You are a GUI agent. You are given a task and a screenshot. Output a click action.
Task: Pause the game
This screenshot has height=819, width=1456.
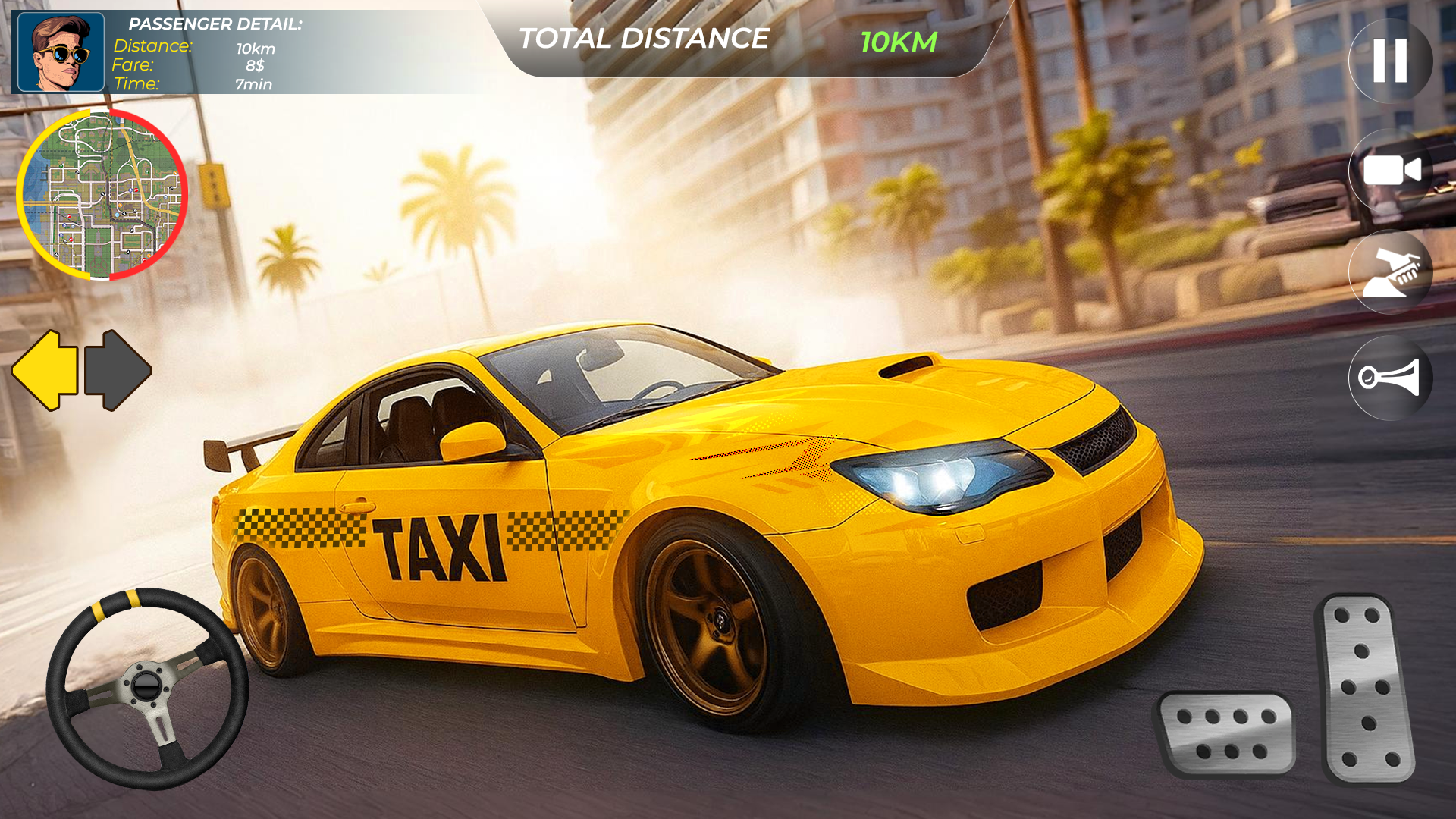(1390, 62)
